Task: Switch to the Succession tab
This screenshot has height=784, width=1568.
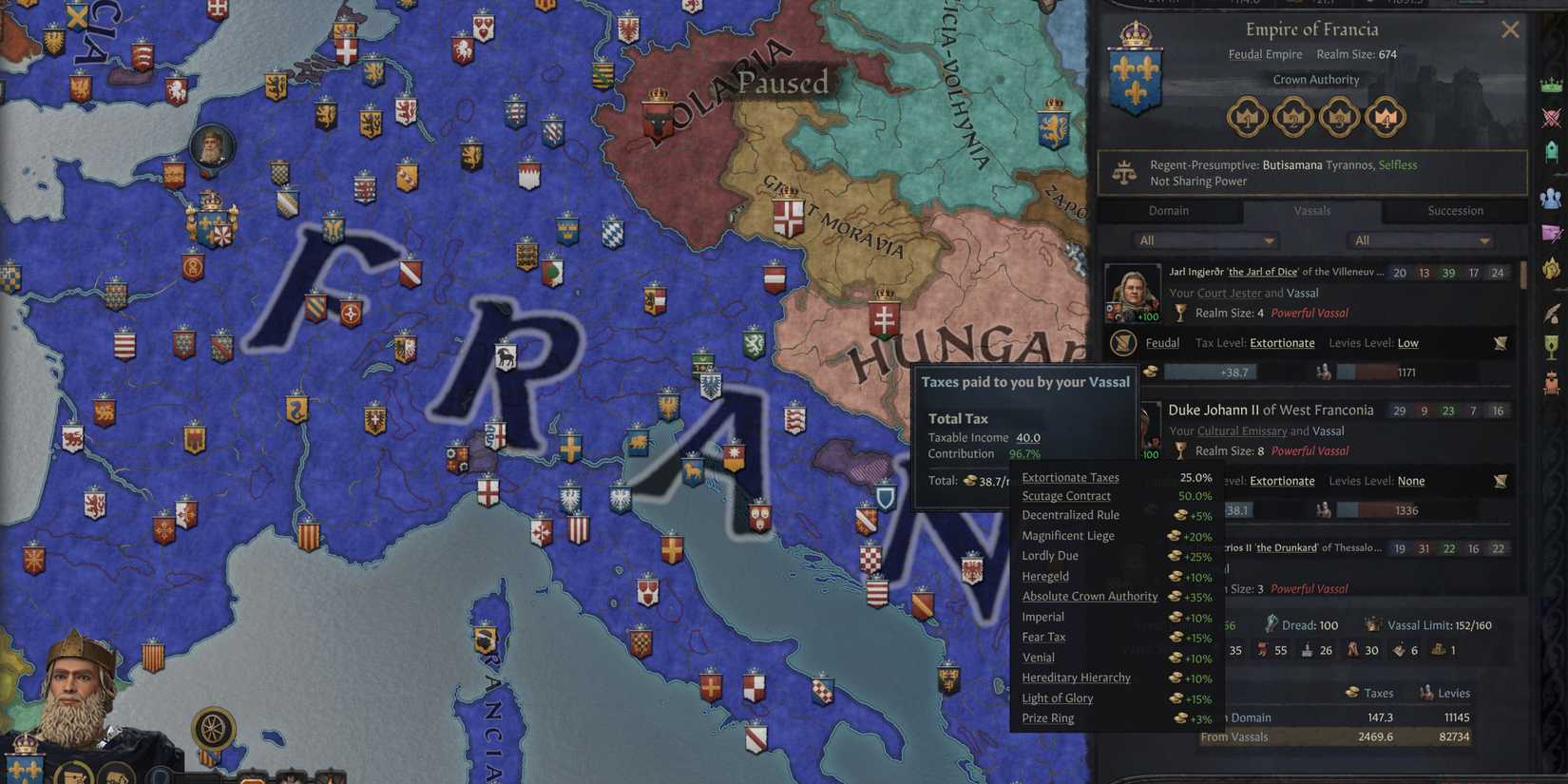Action: click(1455, 210)
